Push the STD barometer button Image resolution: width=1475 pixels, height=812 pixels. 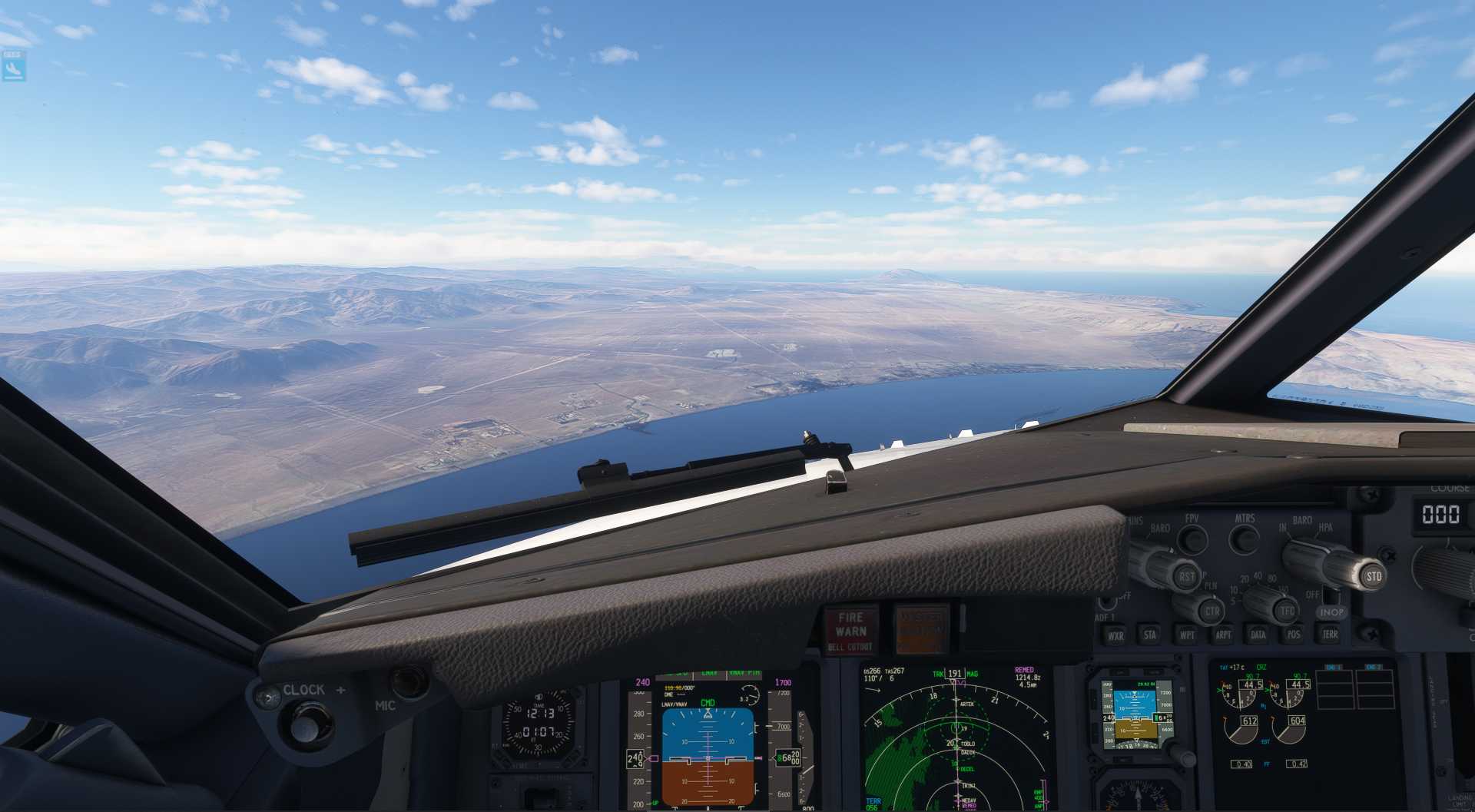tap(1373, 575)
